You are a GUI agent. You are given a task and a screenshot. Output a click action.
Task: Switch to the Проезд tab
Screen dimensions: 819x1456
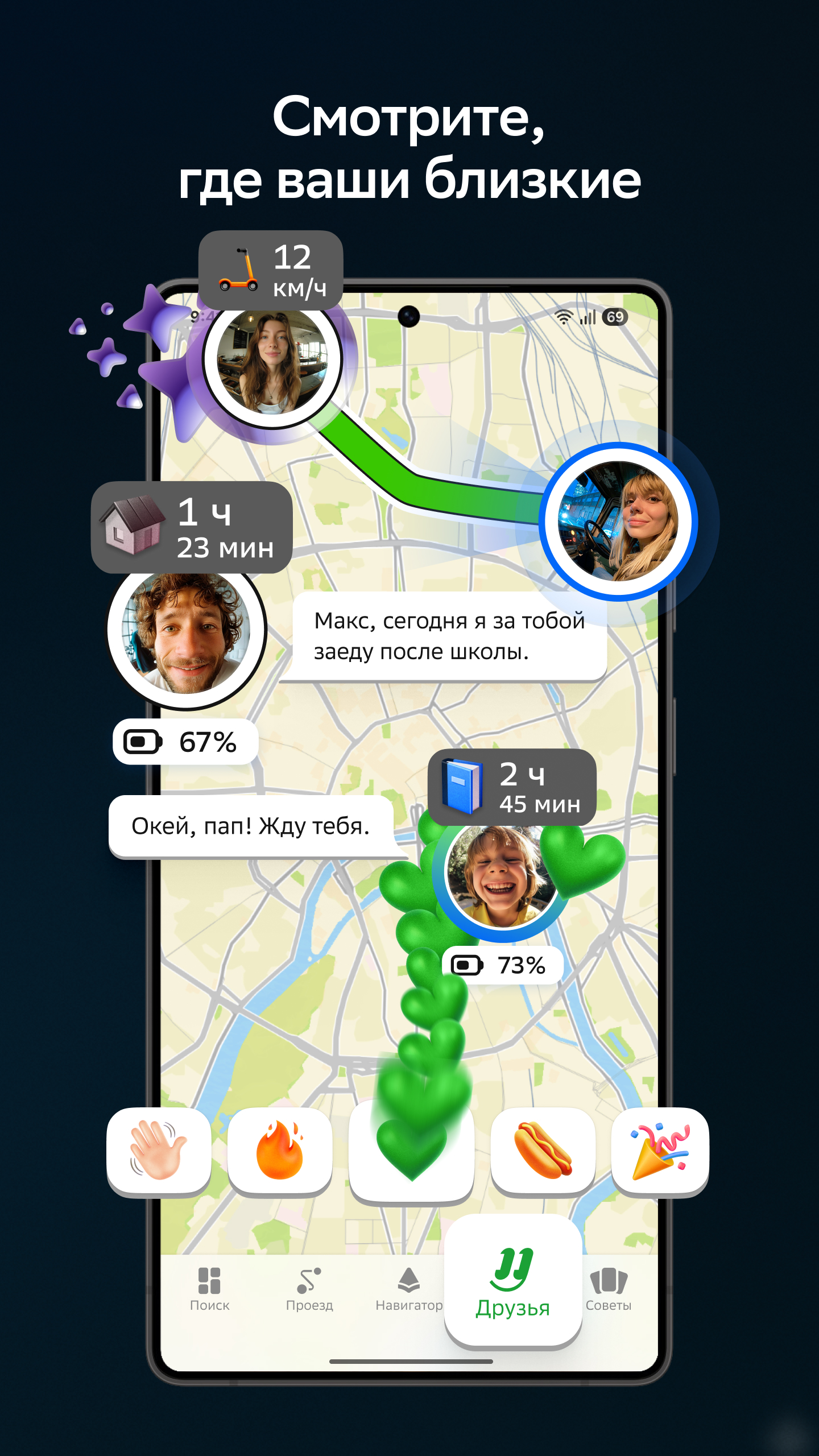coord(309,1289)
